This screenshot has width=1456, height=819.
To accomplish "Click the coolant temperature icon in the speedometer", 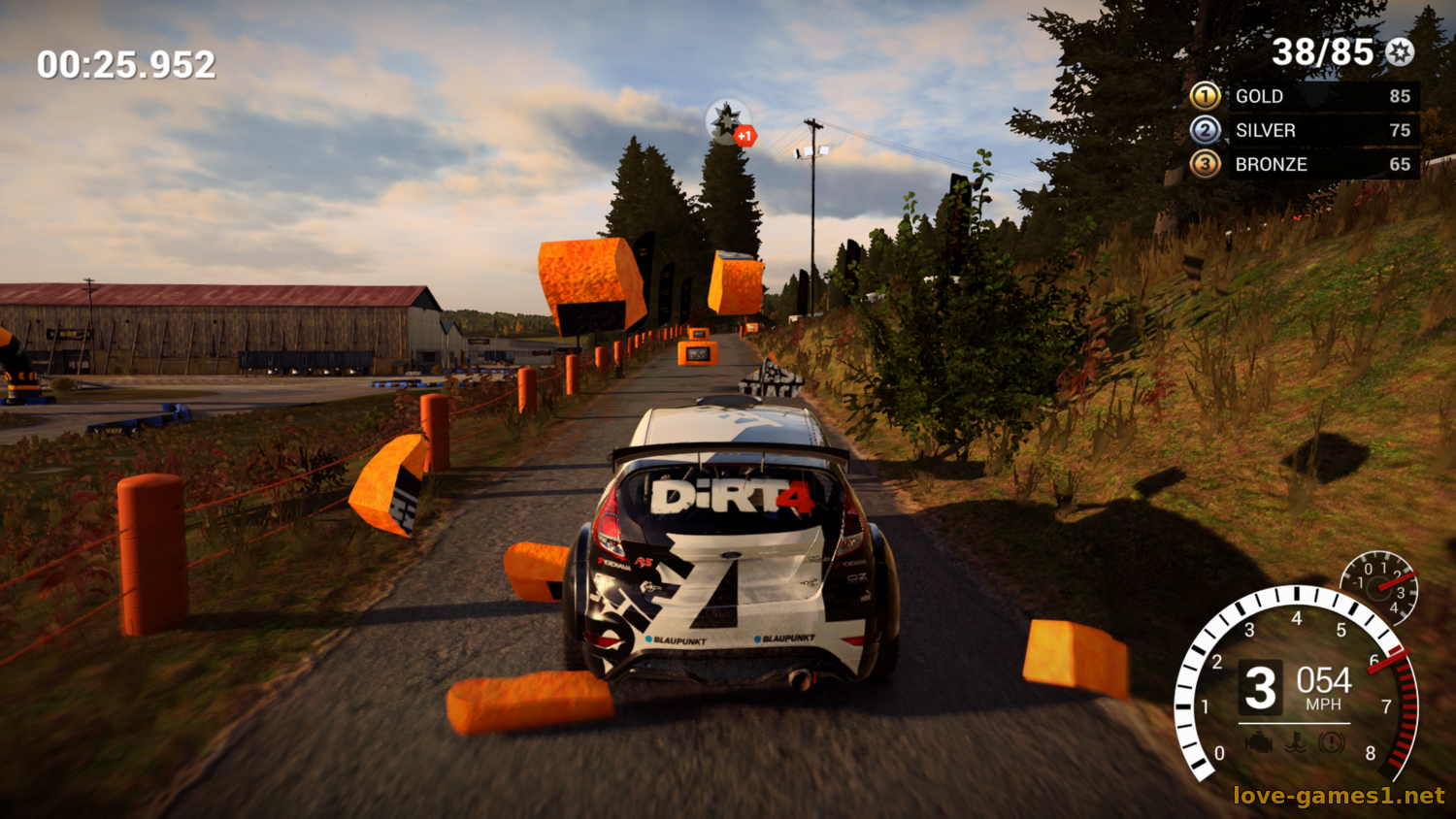I will pos(1295,744).
